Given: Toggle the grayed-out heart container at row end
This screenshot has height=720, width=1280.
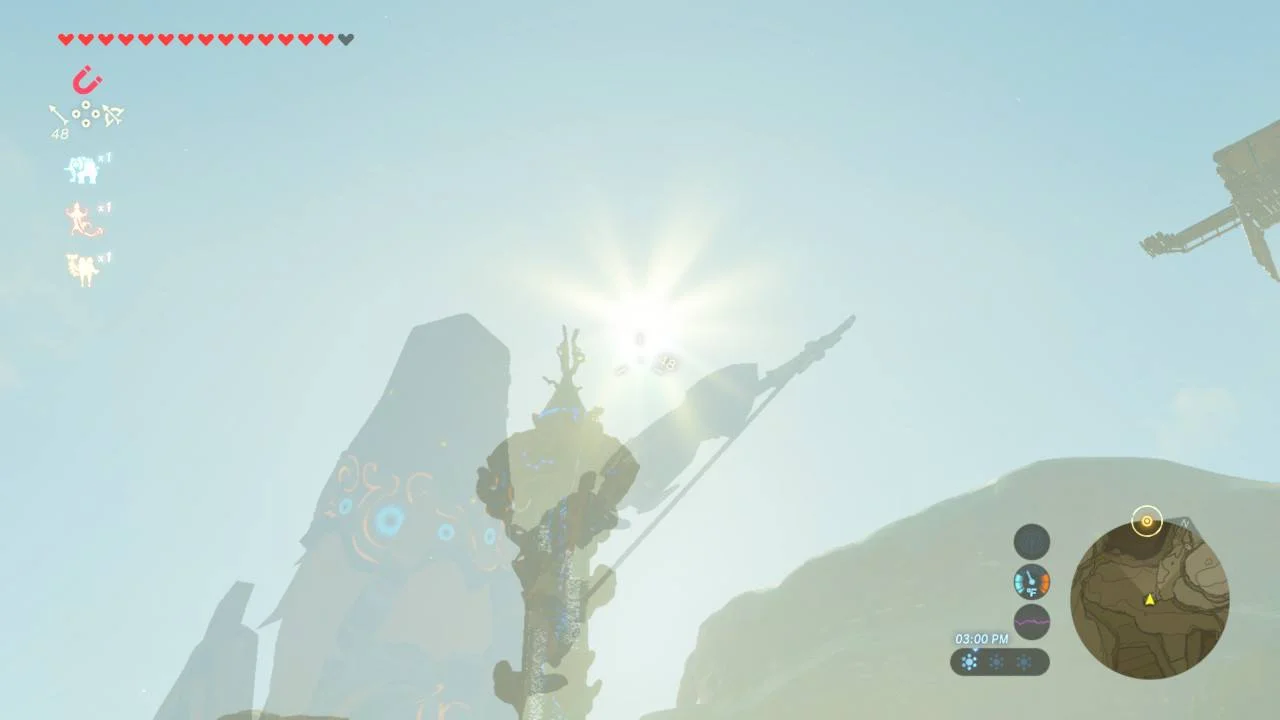Looking at the screenshot, I should pos(345,39).
